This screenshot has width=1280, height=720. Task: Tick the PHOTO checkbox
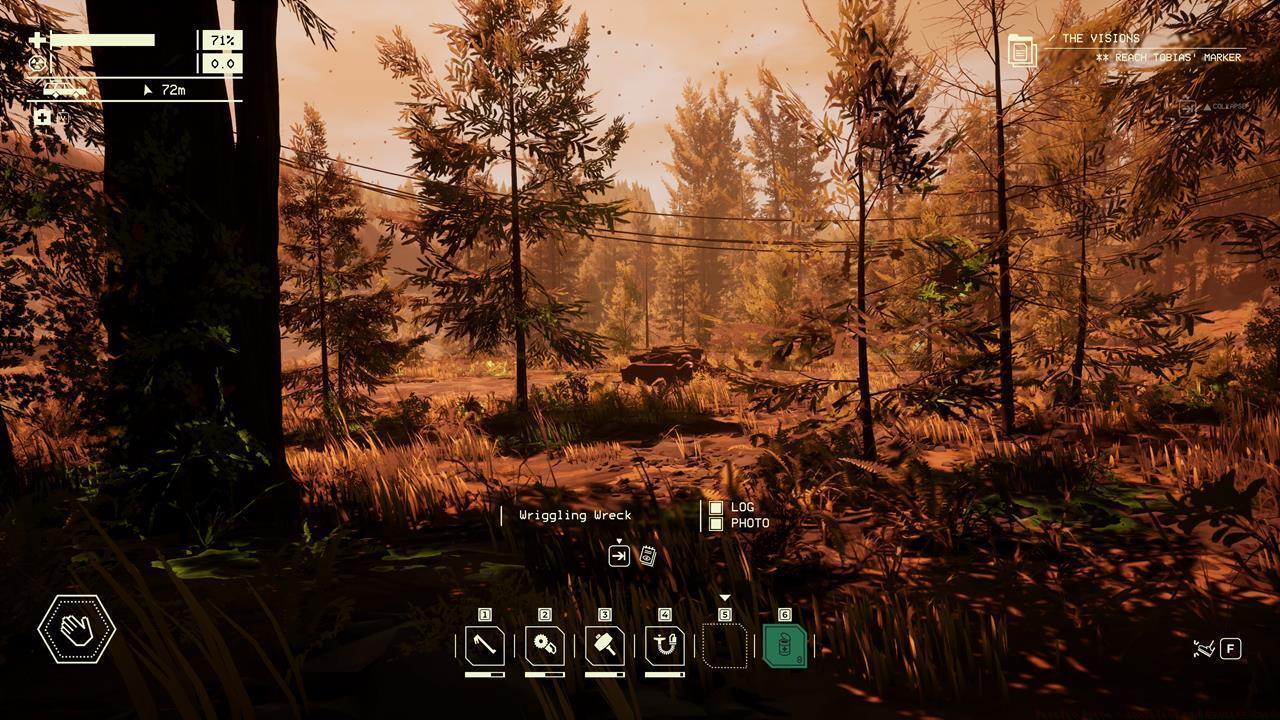click(716, 523)
